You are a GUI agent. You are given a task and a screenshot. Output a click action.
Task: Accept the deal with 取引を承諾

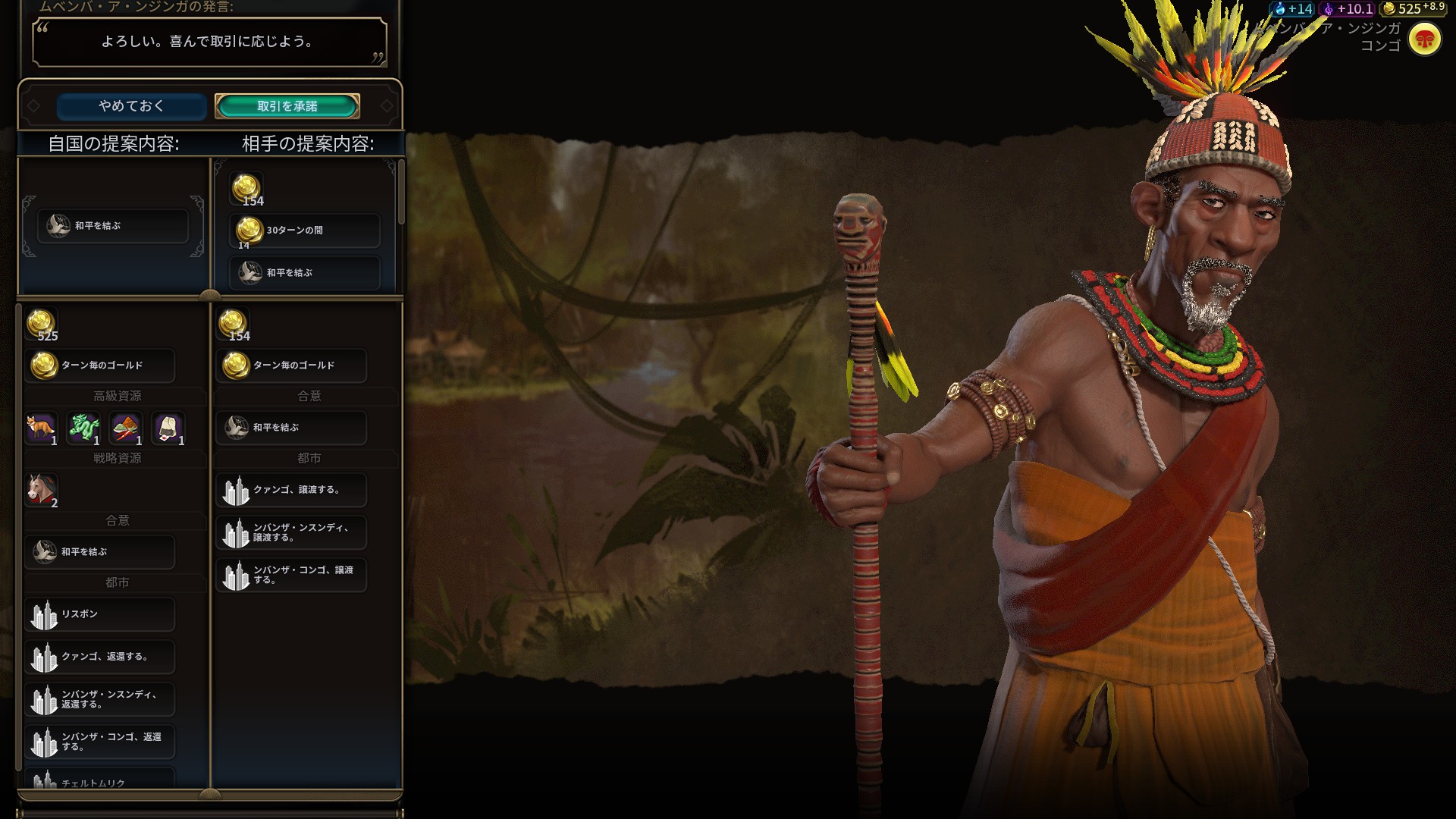[x=287, y=106]
